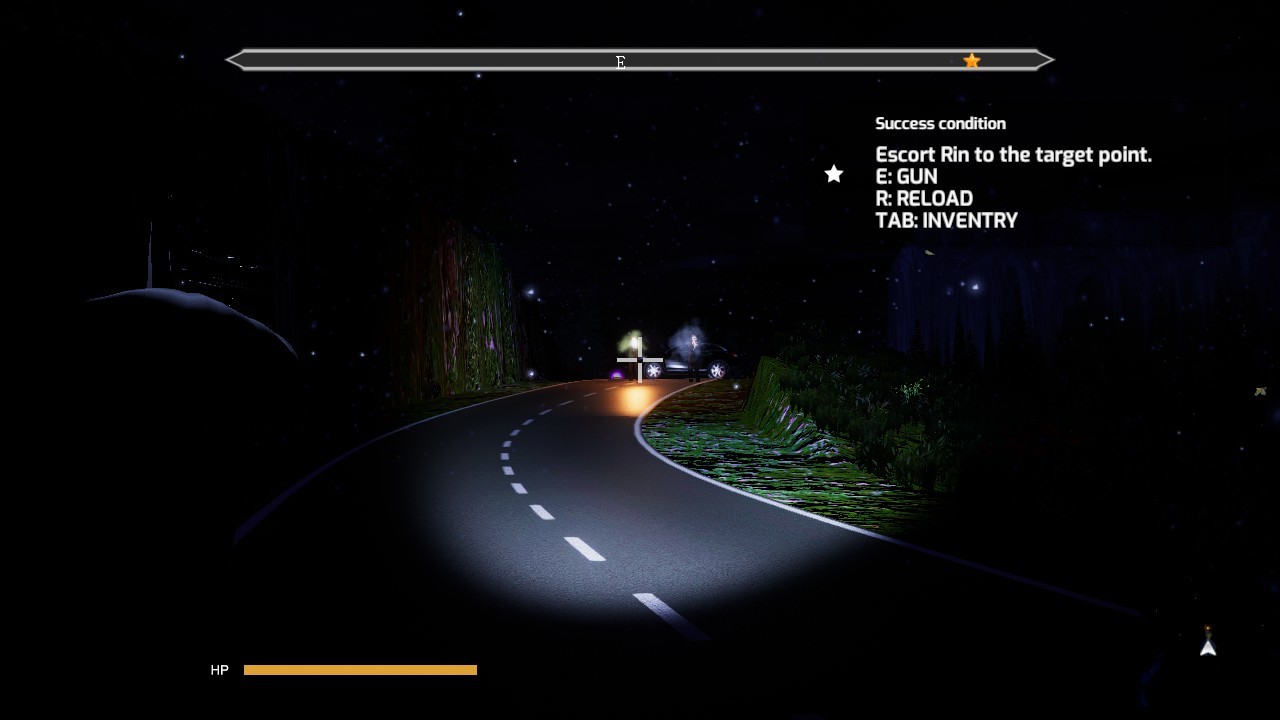
Task: Toggle the GUN with the E: GUN label
Action: coord(907,176)
